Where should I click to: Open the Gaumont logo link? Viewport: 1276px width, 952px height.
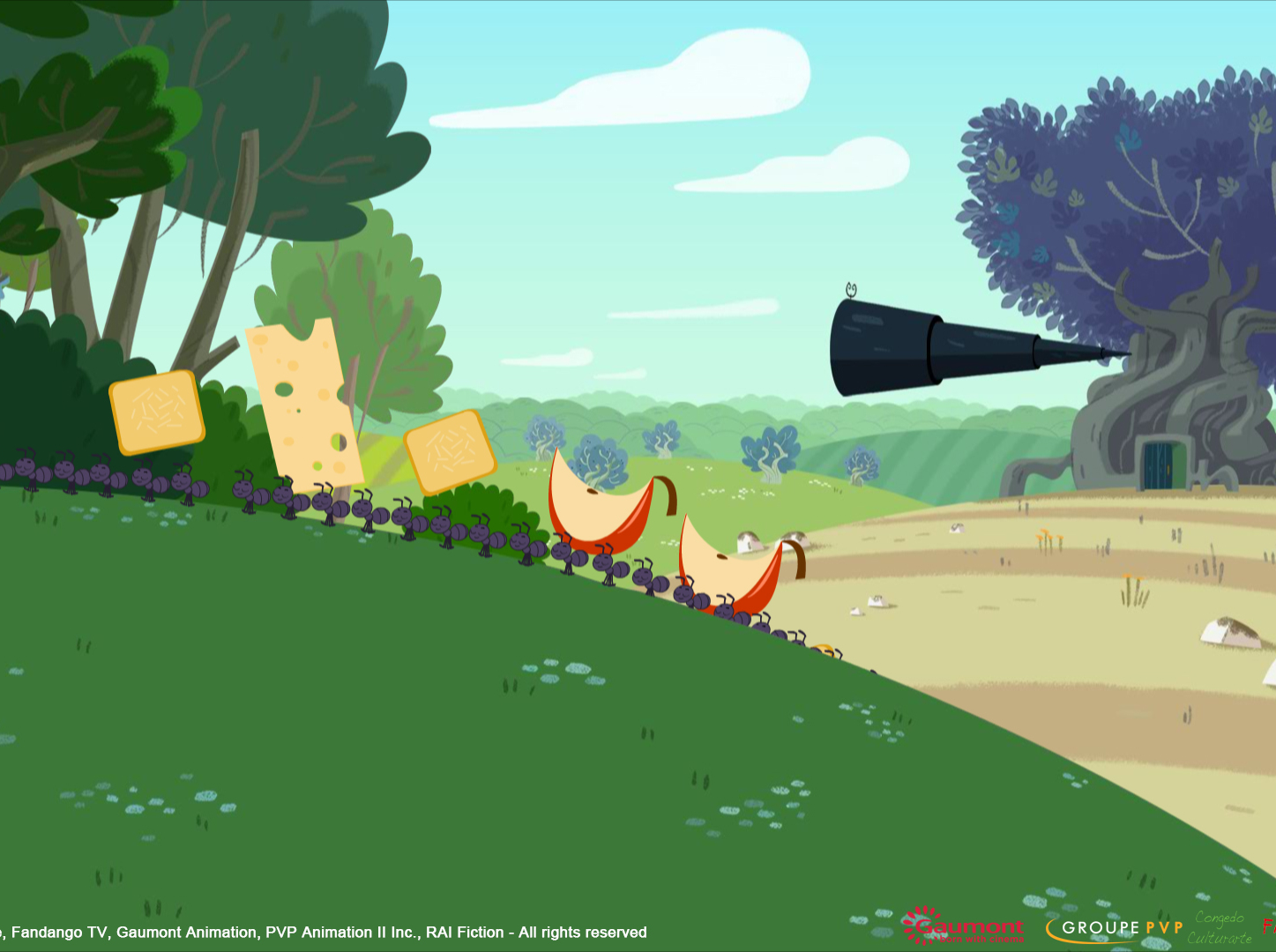pyautogui.click(x=964, y=926)
